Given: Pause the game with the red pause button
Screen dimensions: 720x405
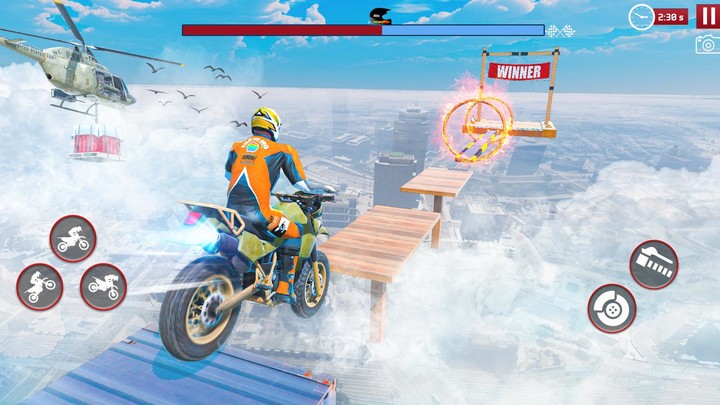Looking at the screenshot, I should coord(706,16).
